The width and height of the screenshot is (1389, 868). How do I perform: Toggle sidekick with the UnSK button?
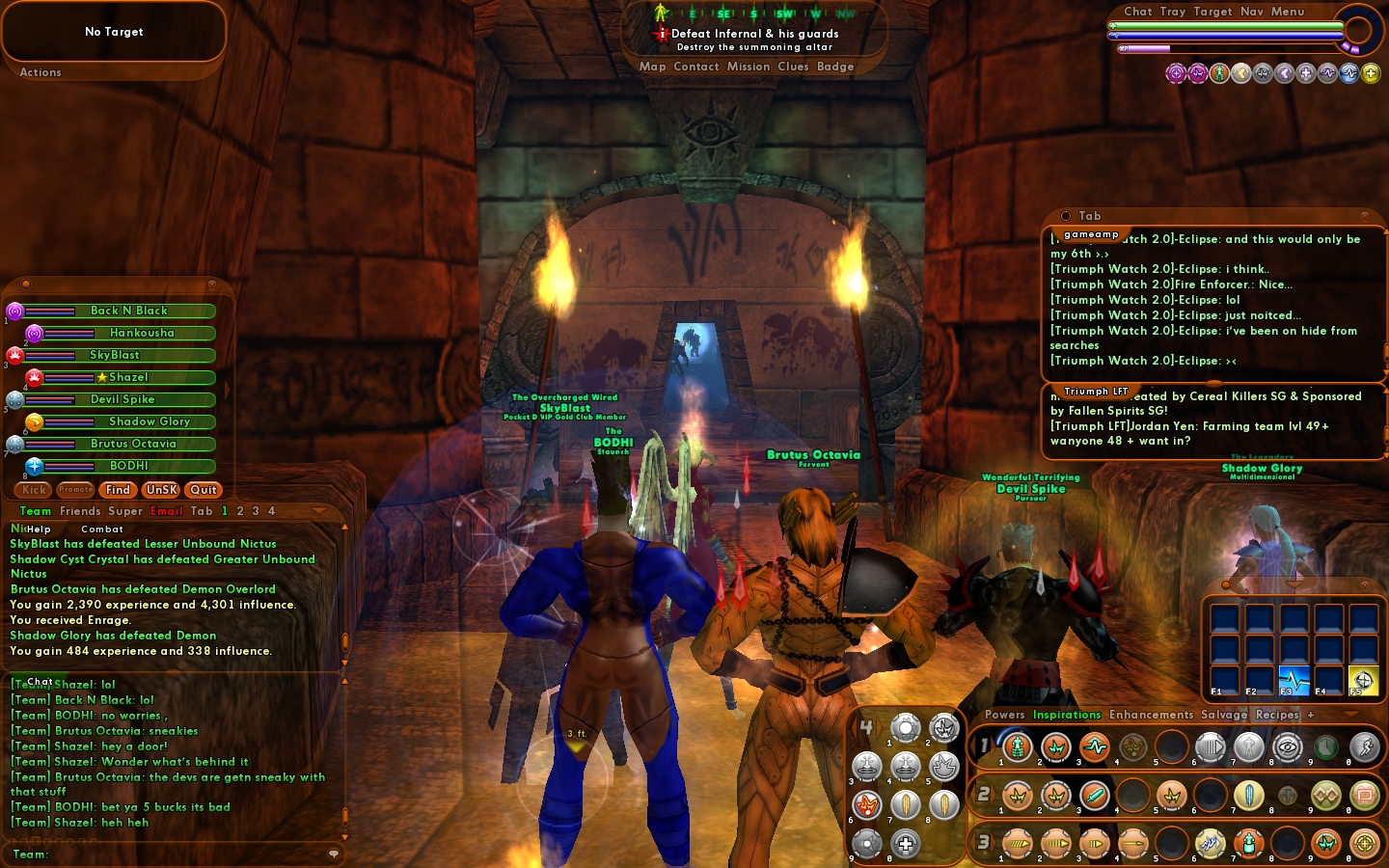click(161, 490)
